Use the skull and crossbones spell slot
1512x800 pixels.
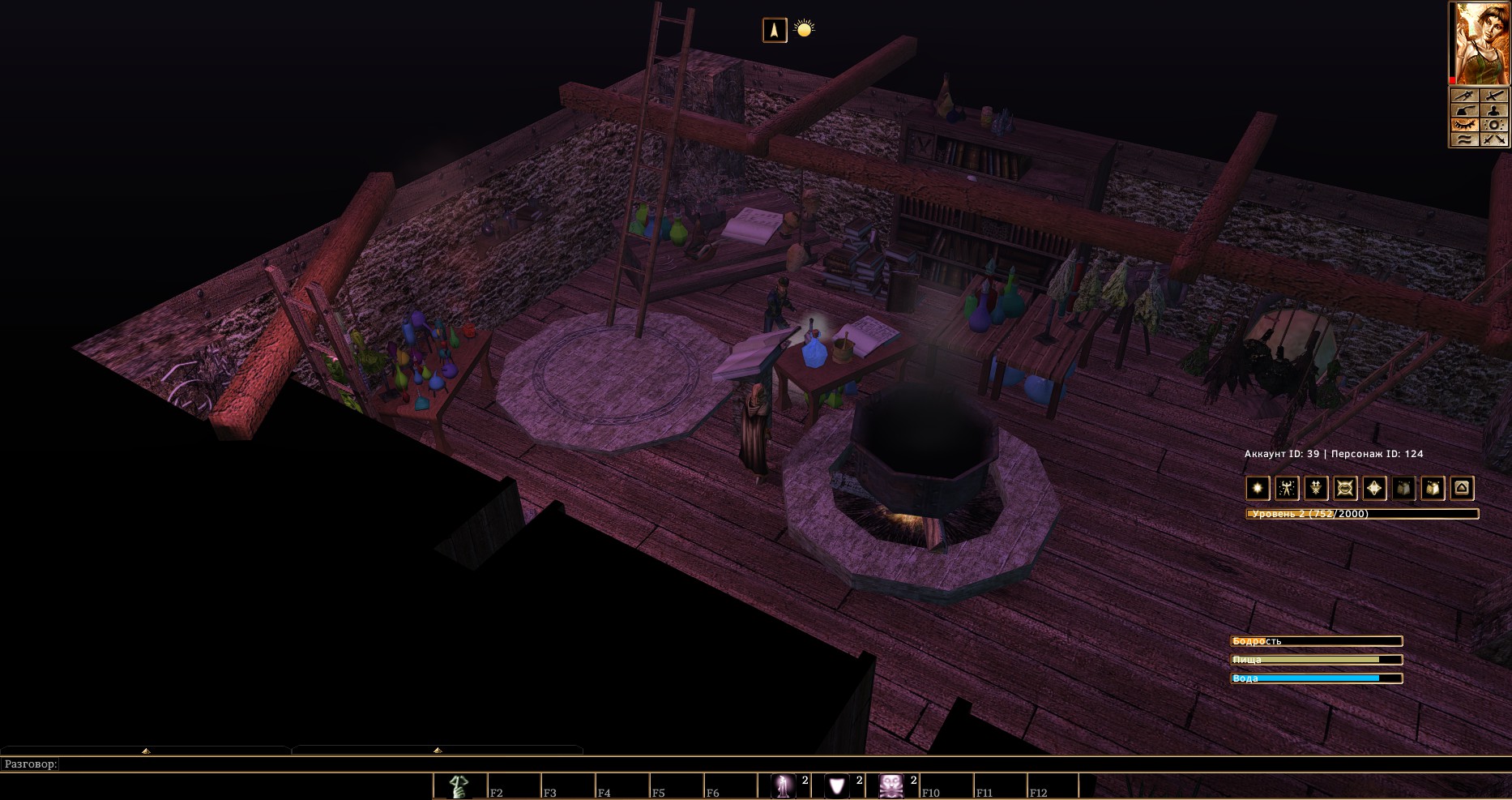coord(891,786)
